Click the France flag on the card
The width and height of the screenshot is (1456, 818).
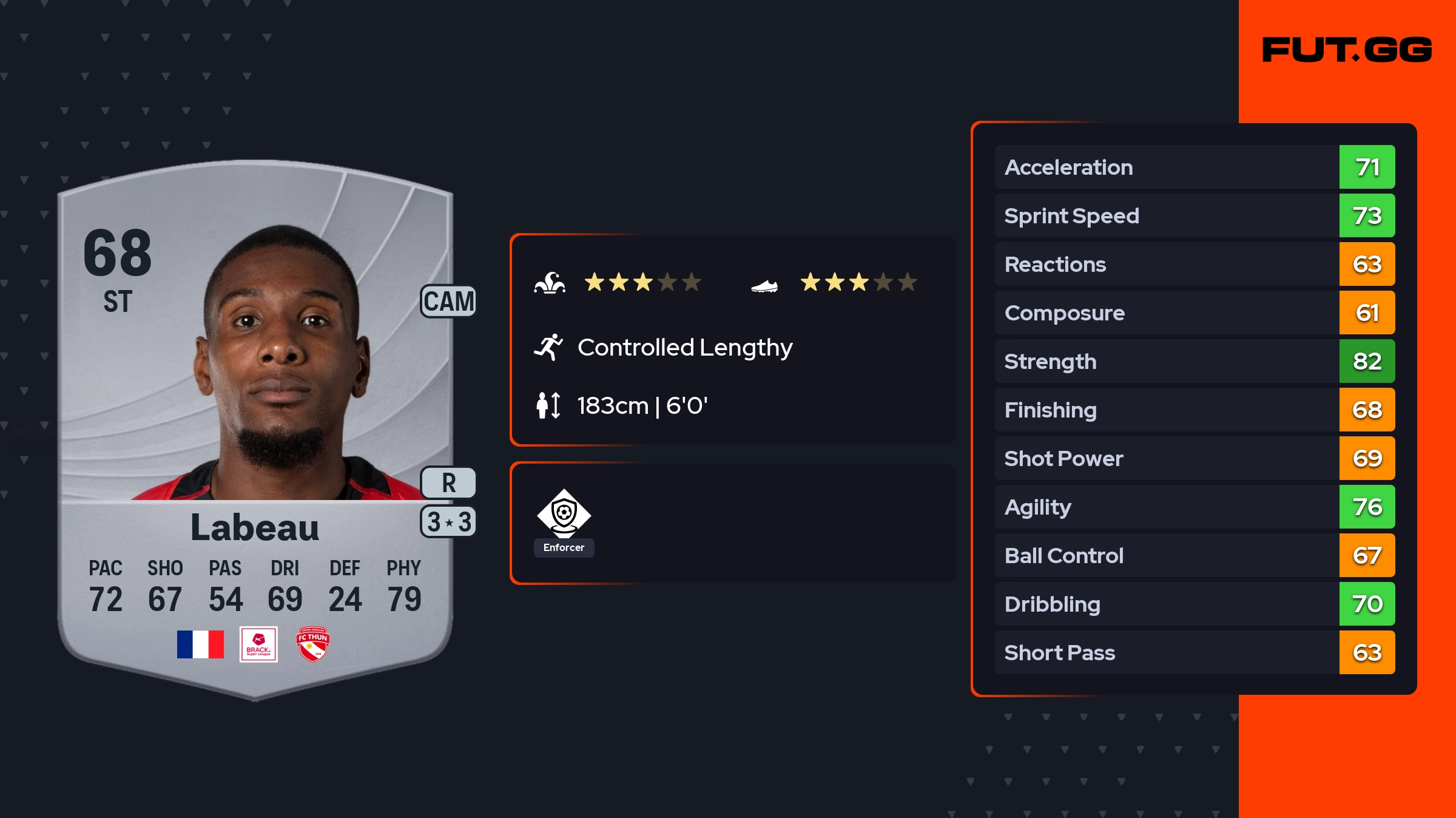click(200, 644)
